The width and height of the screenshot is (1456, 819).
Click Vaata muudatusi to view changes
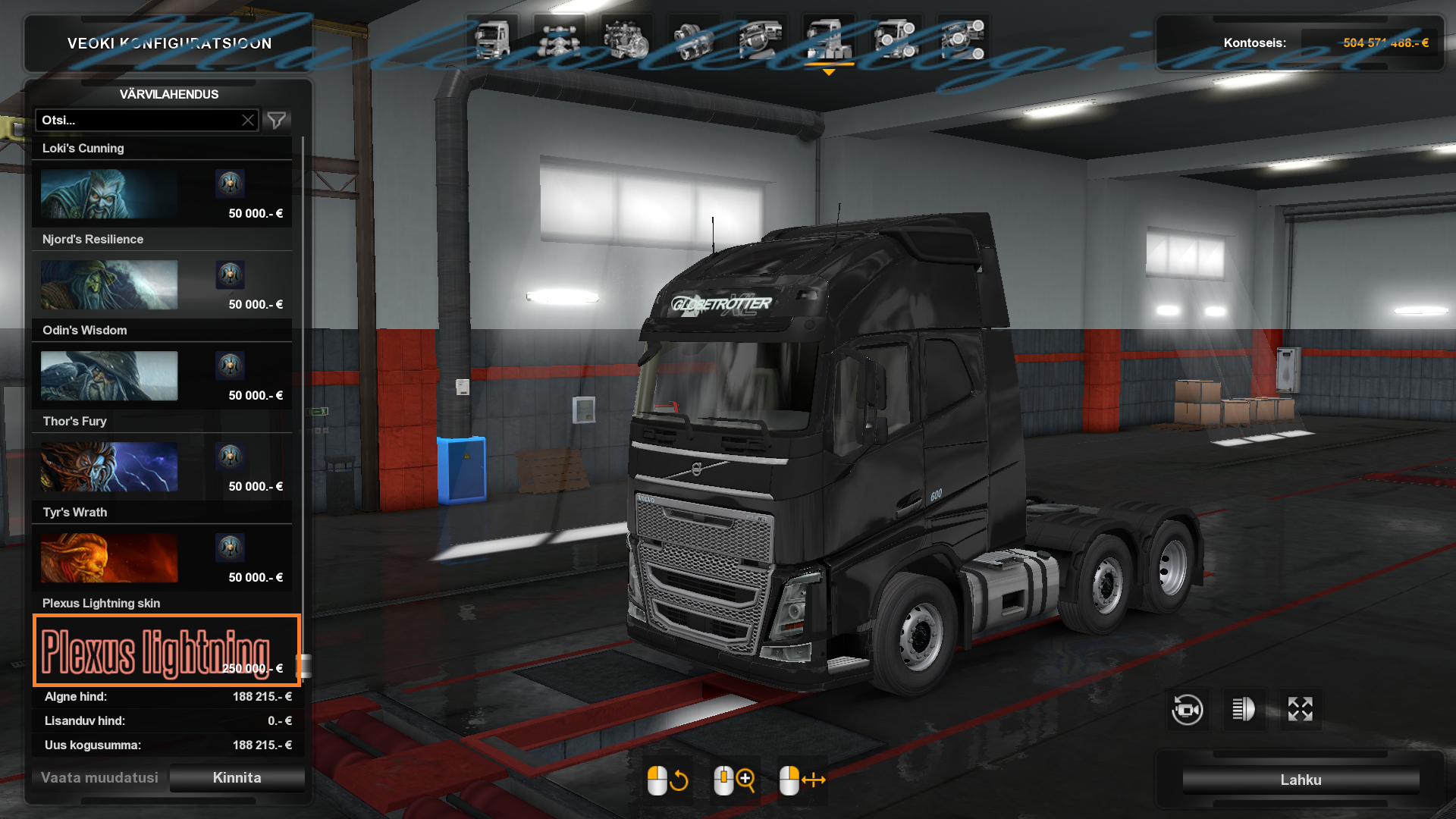click(99, 778)
